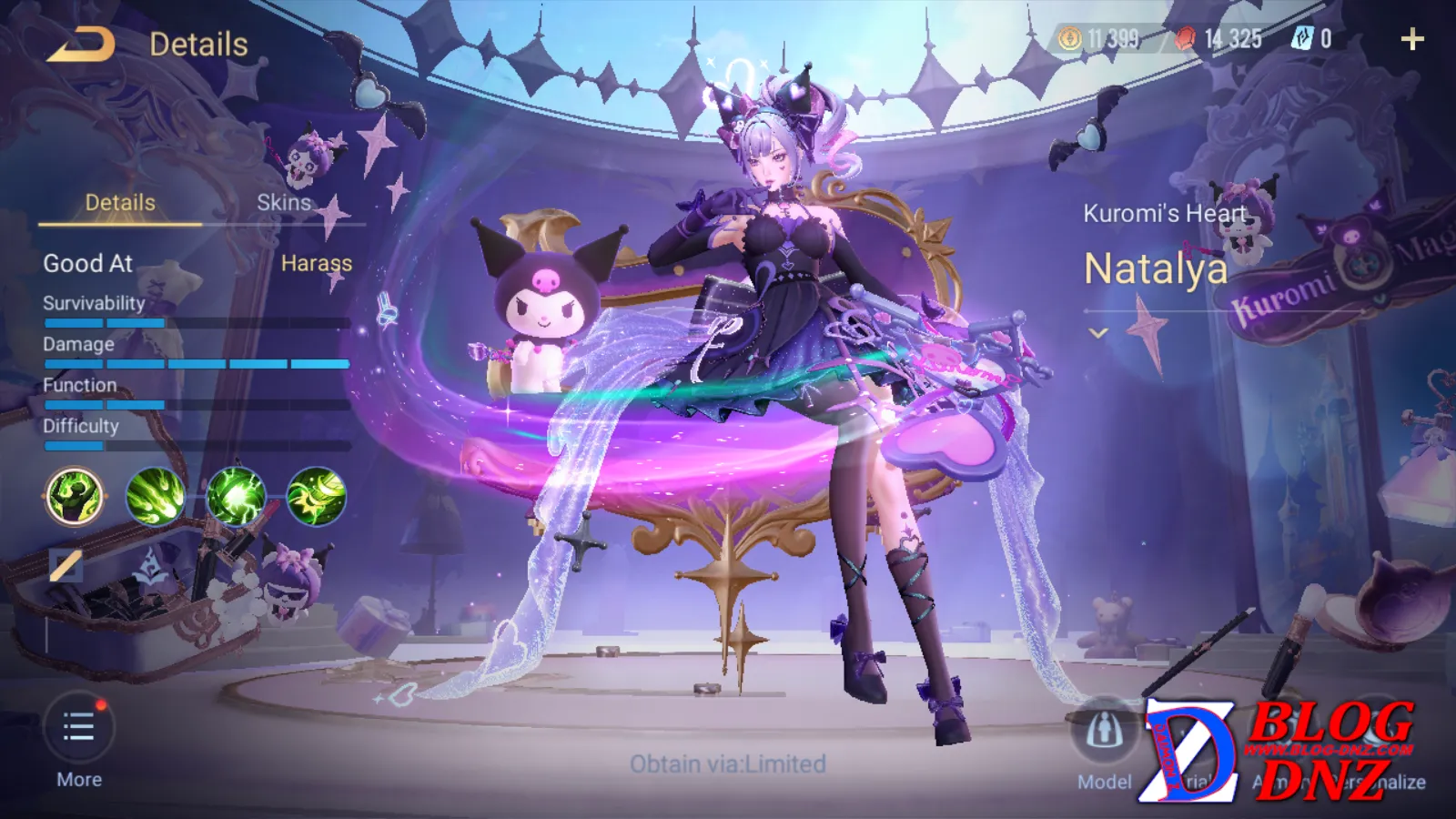This screenshot has width=1456, height=819.
Task: Switch to the Skins tab
Action: 284,202
